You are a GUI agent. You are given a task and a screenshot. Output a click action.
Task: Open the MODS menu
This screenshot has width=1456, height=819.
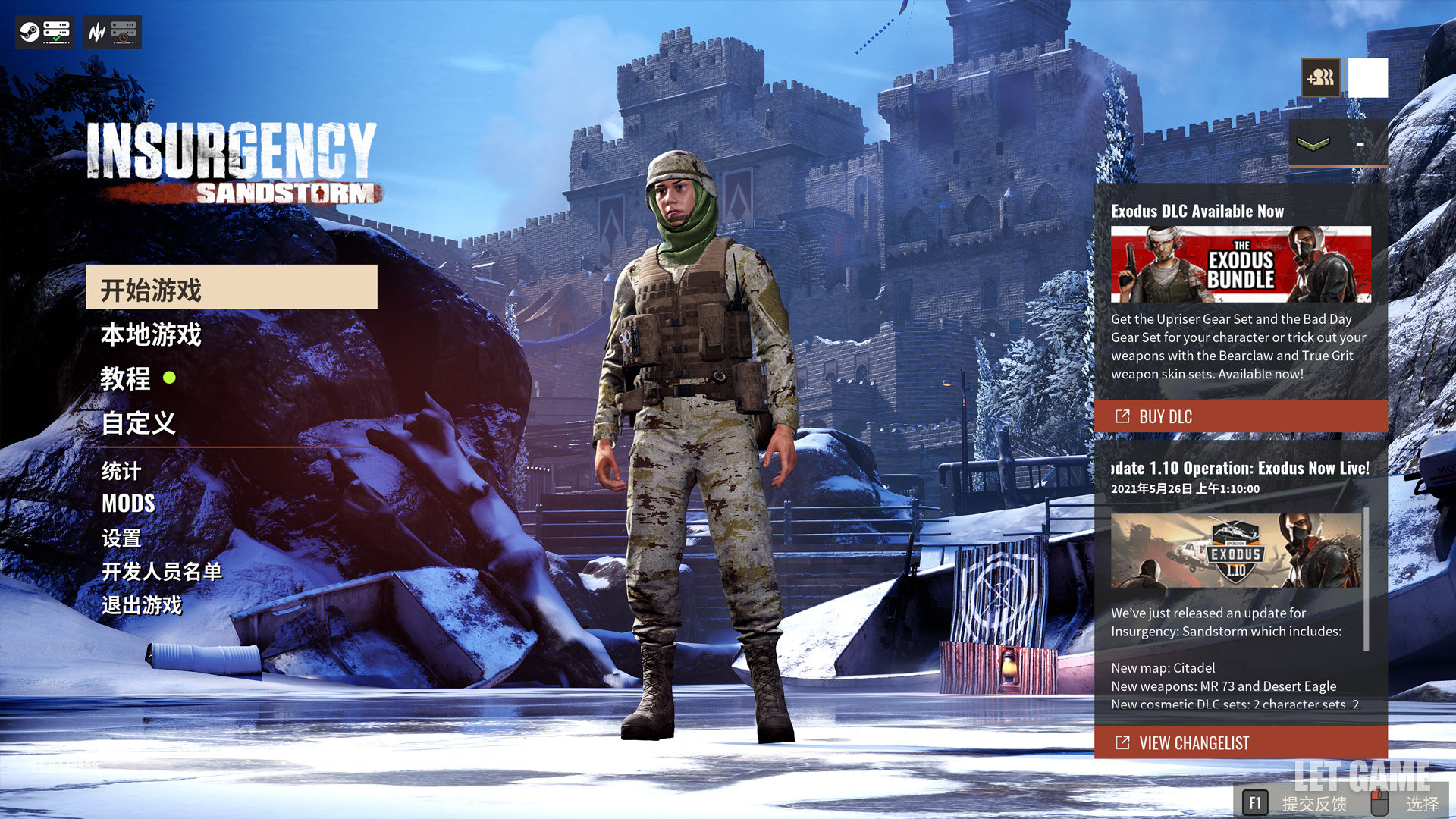(128, 504)
